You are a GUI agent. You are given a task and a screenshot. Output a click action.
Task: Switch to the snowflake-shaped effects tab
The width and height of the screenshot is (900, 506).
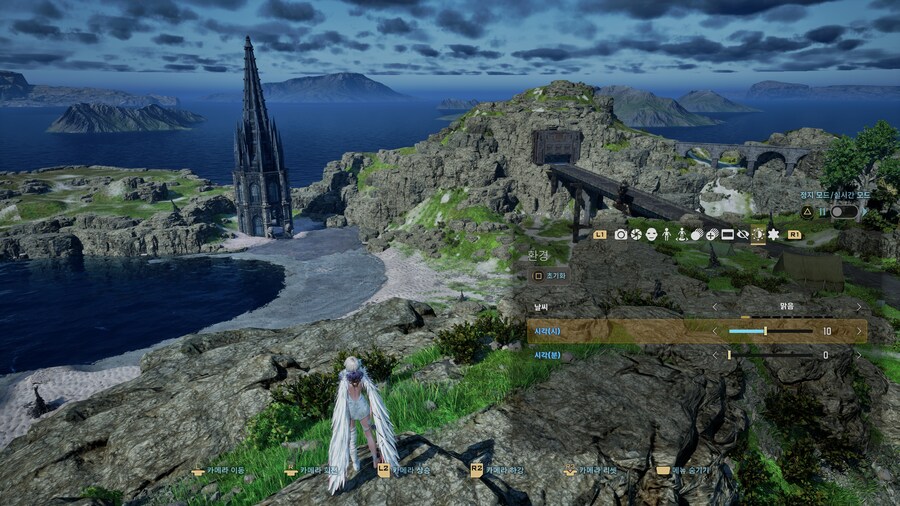(773, 234)
